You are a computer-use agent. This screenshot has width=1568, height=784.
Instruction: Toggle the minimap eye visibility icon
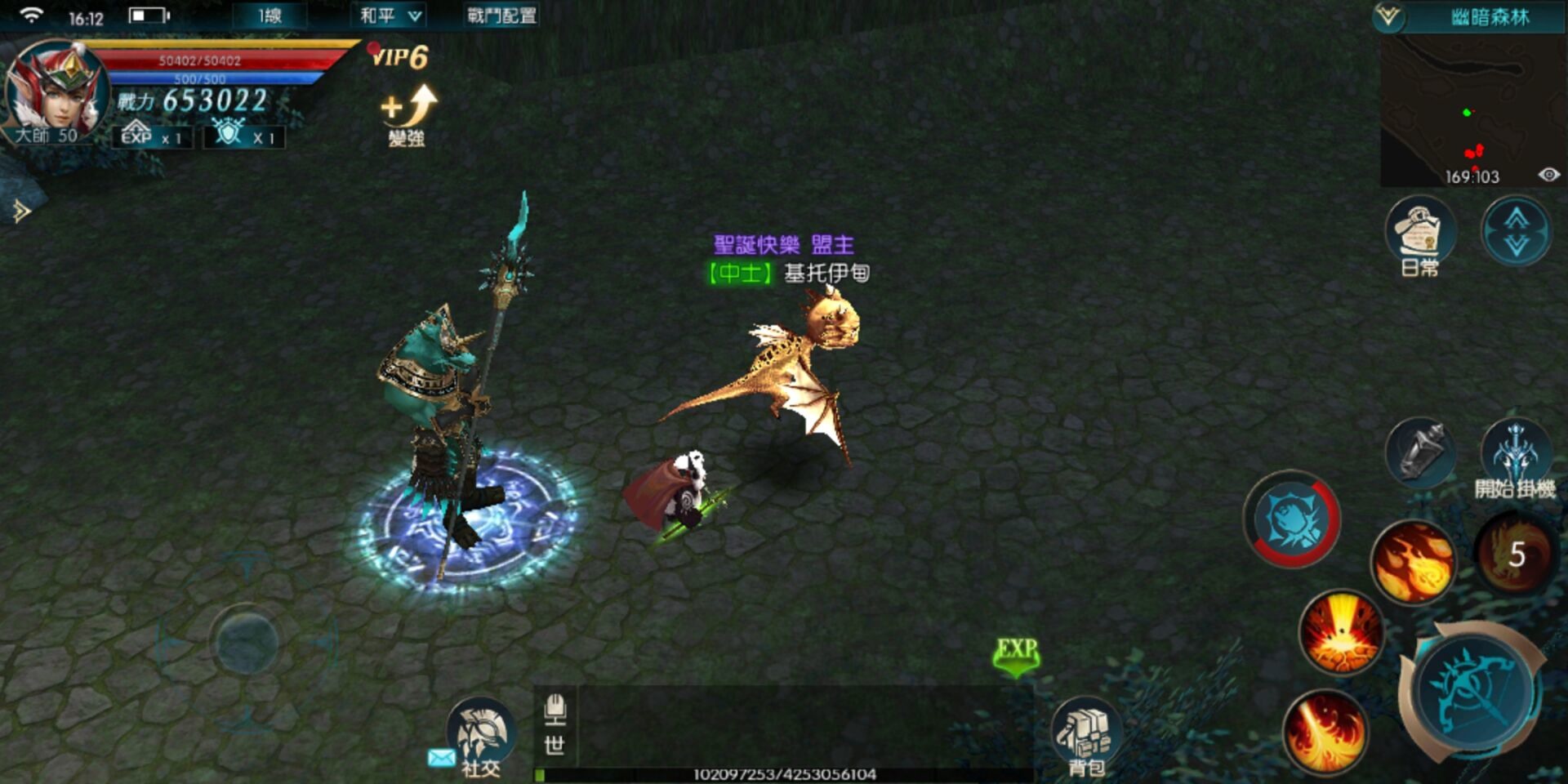pyautogui.click(x=1549, y=174)
